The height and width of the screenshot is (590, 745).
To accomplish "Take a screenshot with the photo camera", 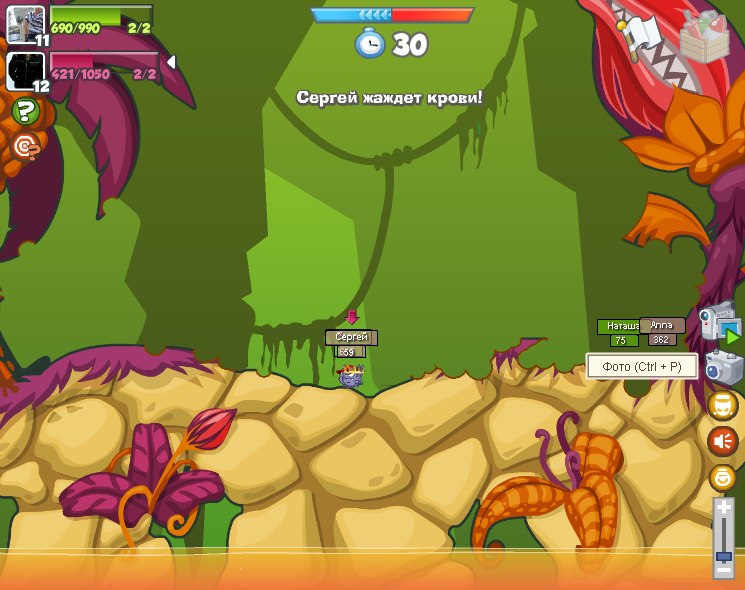I will click(722, 367).
